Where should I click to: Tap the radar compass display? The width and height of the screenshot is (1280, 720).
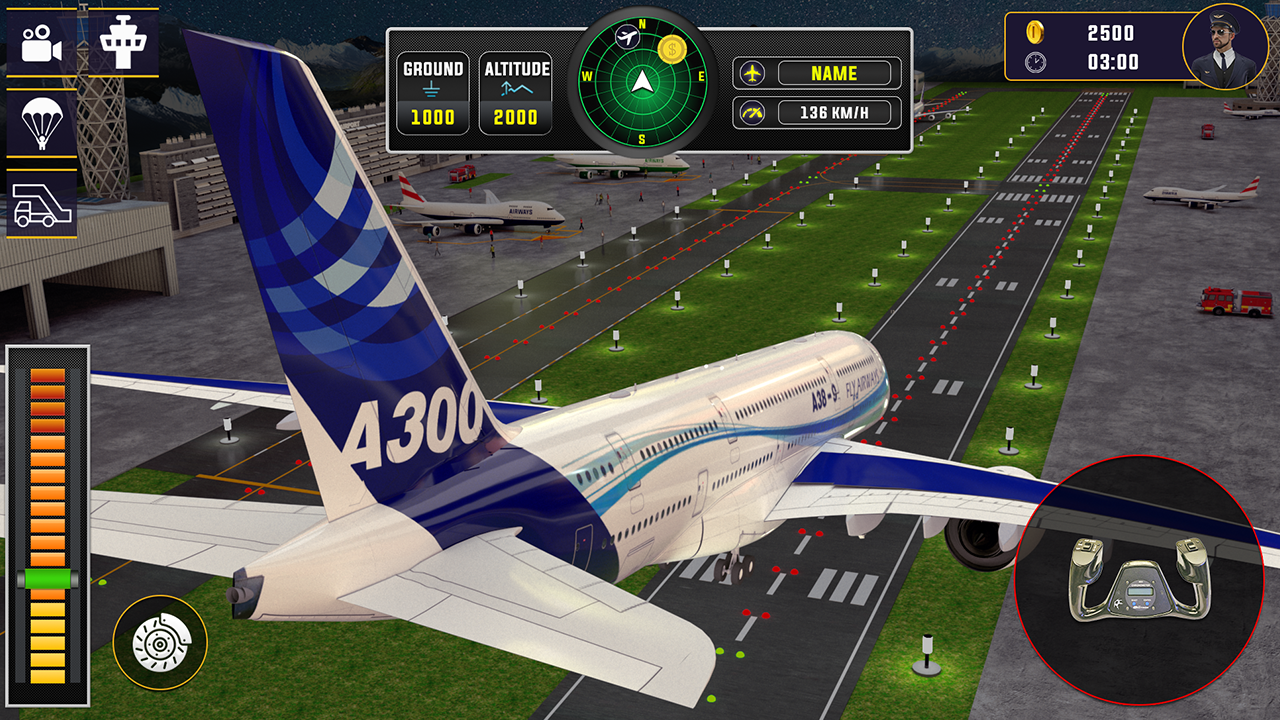[639, 80]
